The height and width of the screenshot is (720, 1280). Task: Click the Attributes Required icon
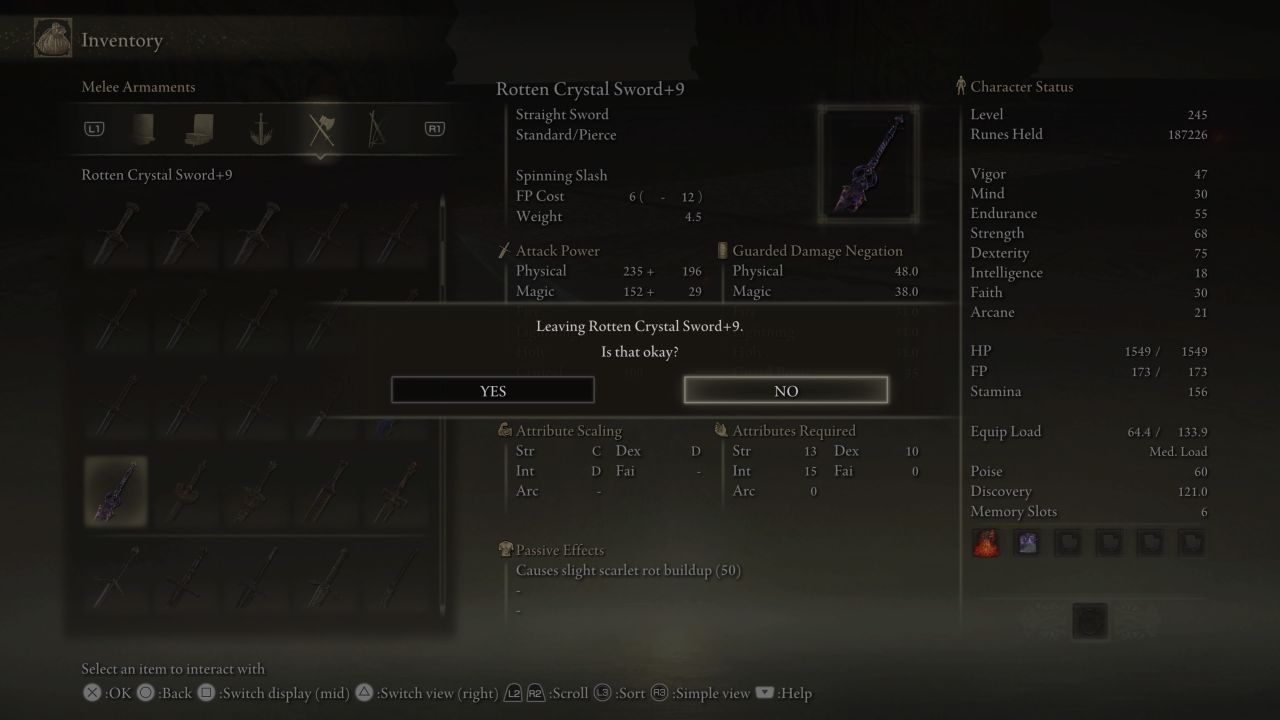click(720, 430)
